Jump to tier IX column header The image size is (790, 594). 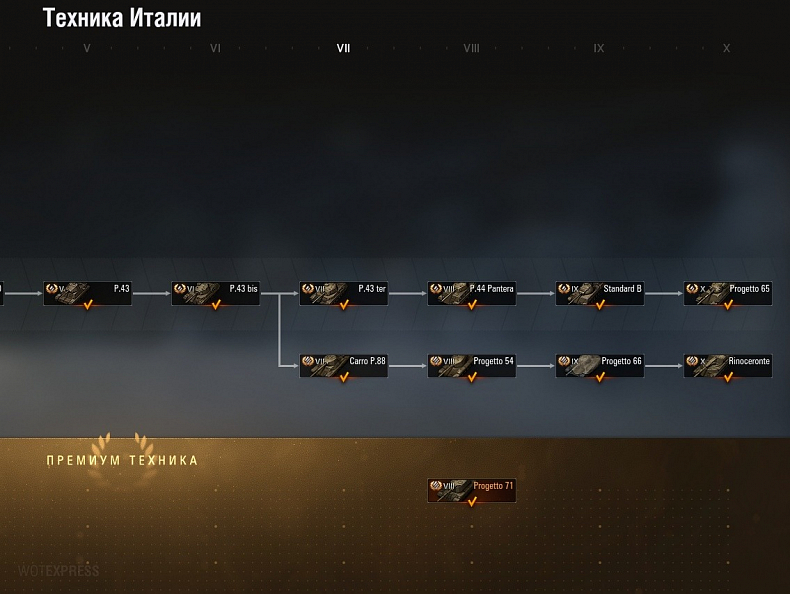(x=599, y=48)
